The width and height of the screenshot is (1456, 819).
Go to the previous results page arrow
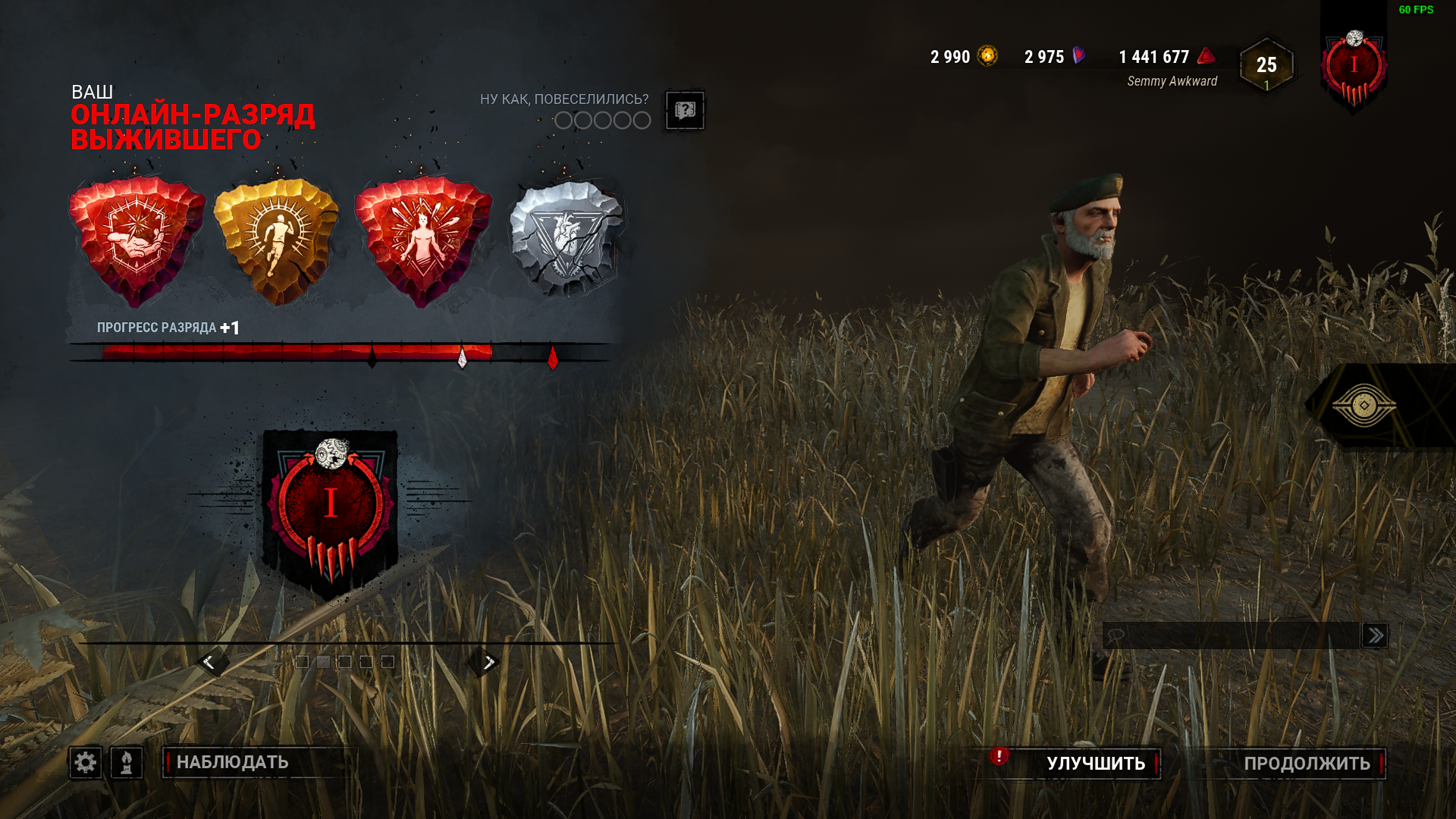click(209, 662)
